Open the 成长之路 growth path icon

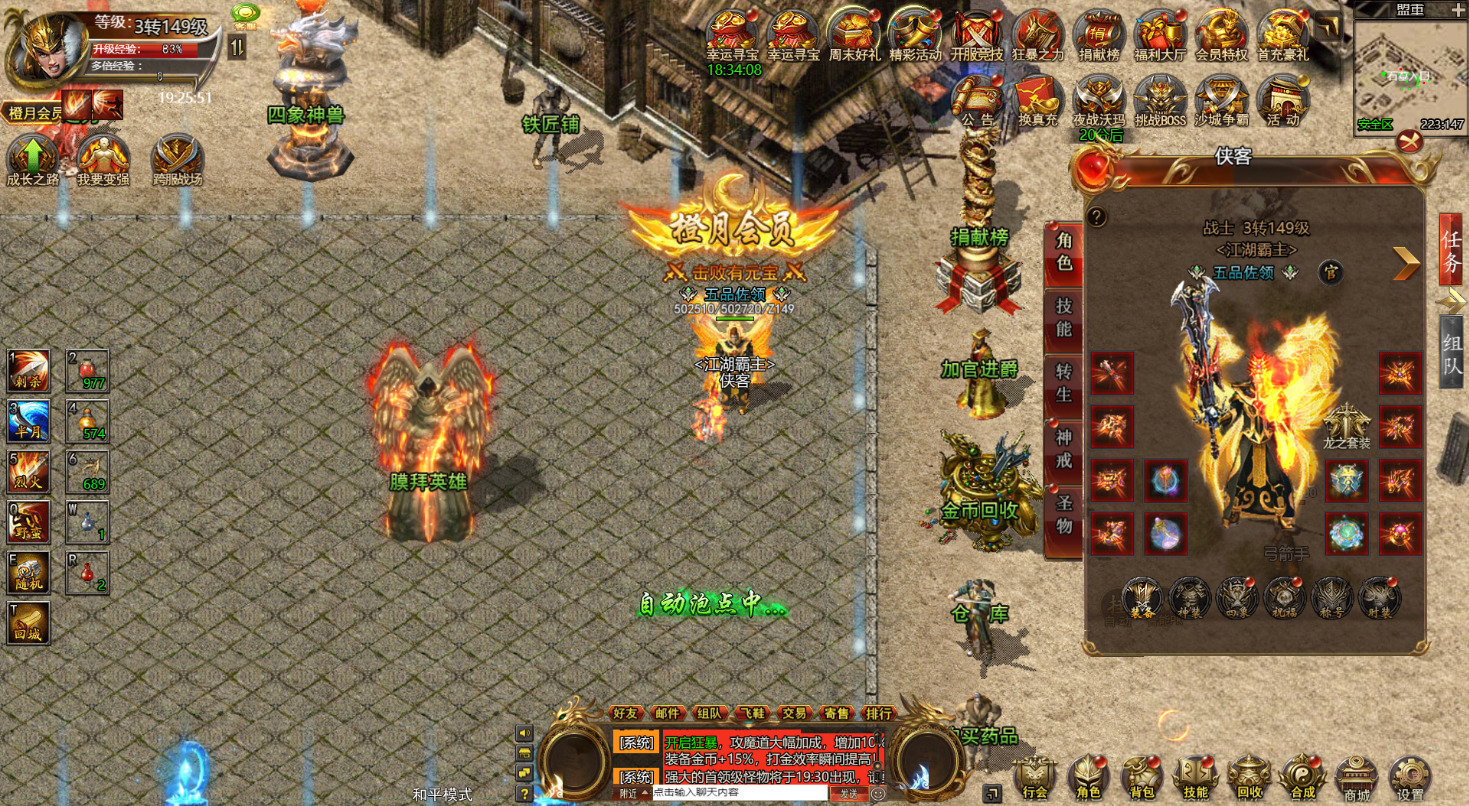point(32,160)
